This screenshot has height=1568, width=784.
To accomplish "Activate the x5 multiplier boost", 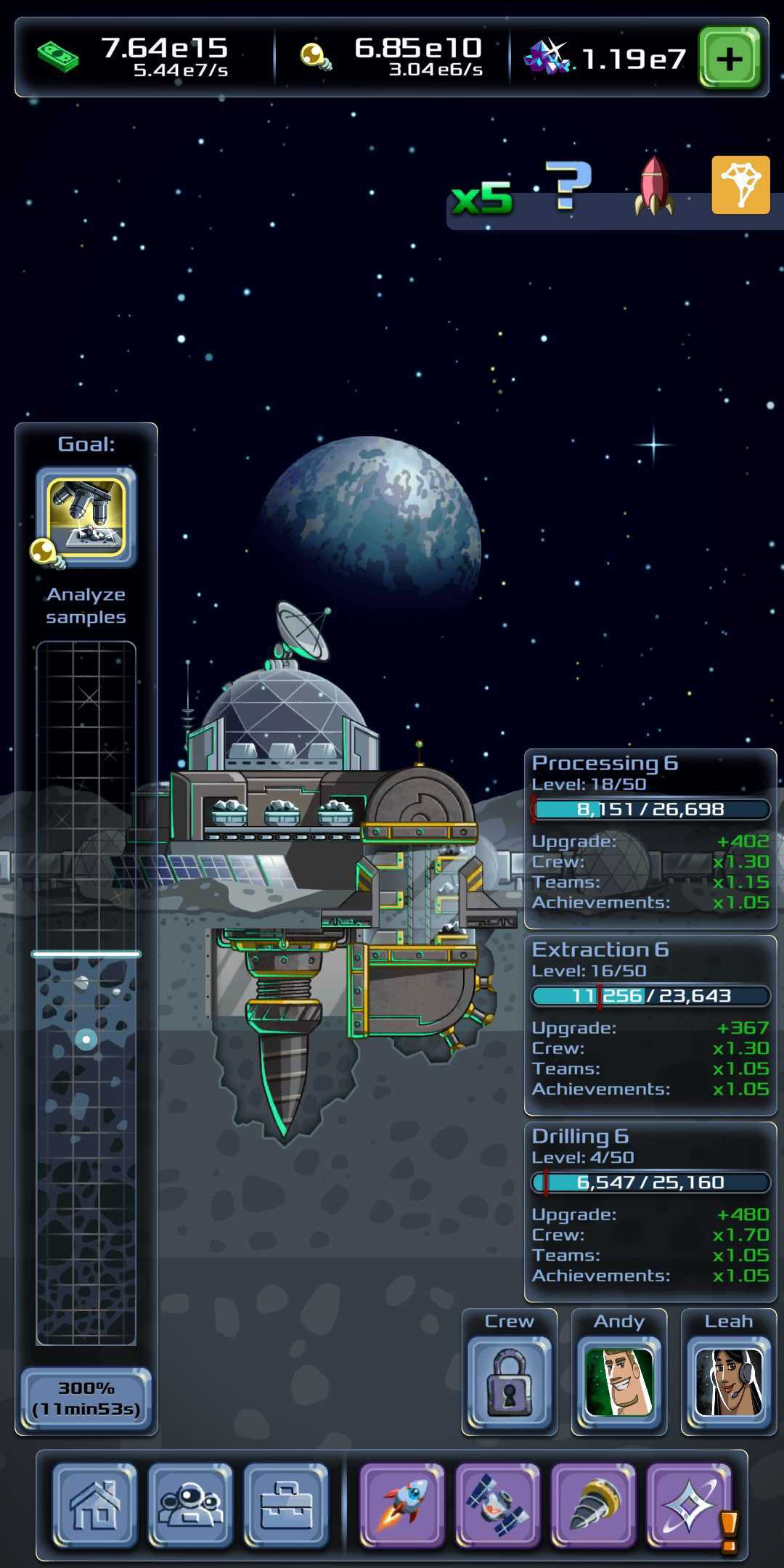I will [x=482, y=197].
